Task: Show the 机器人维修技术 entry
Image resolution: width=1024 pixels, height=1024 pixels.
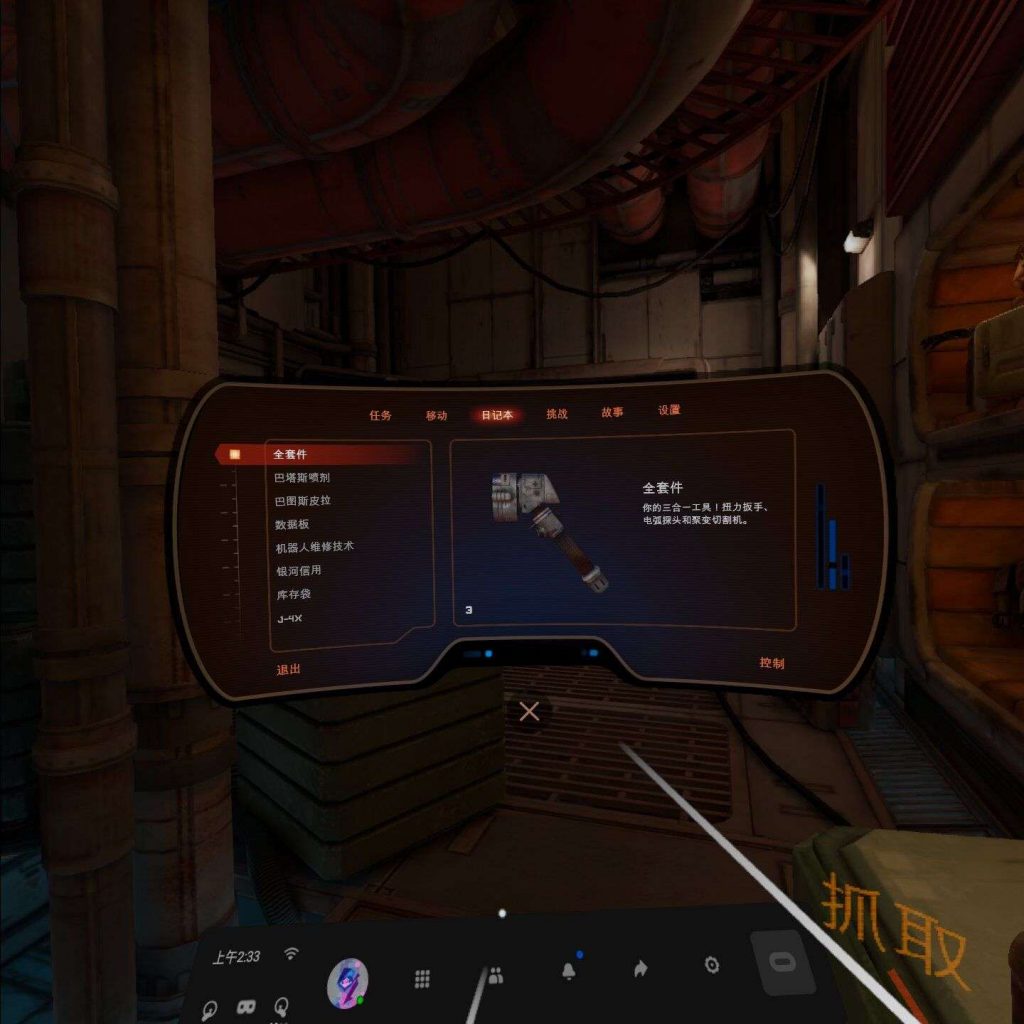Action: click(x=314, y=547)
